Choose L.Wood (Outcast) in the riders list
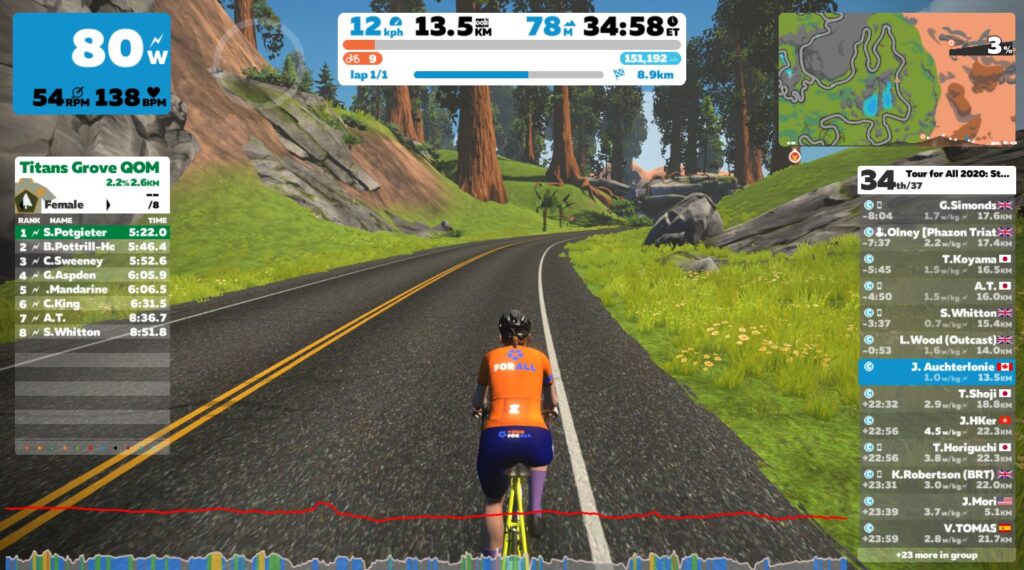 click(x=936, y=345)
